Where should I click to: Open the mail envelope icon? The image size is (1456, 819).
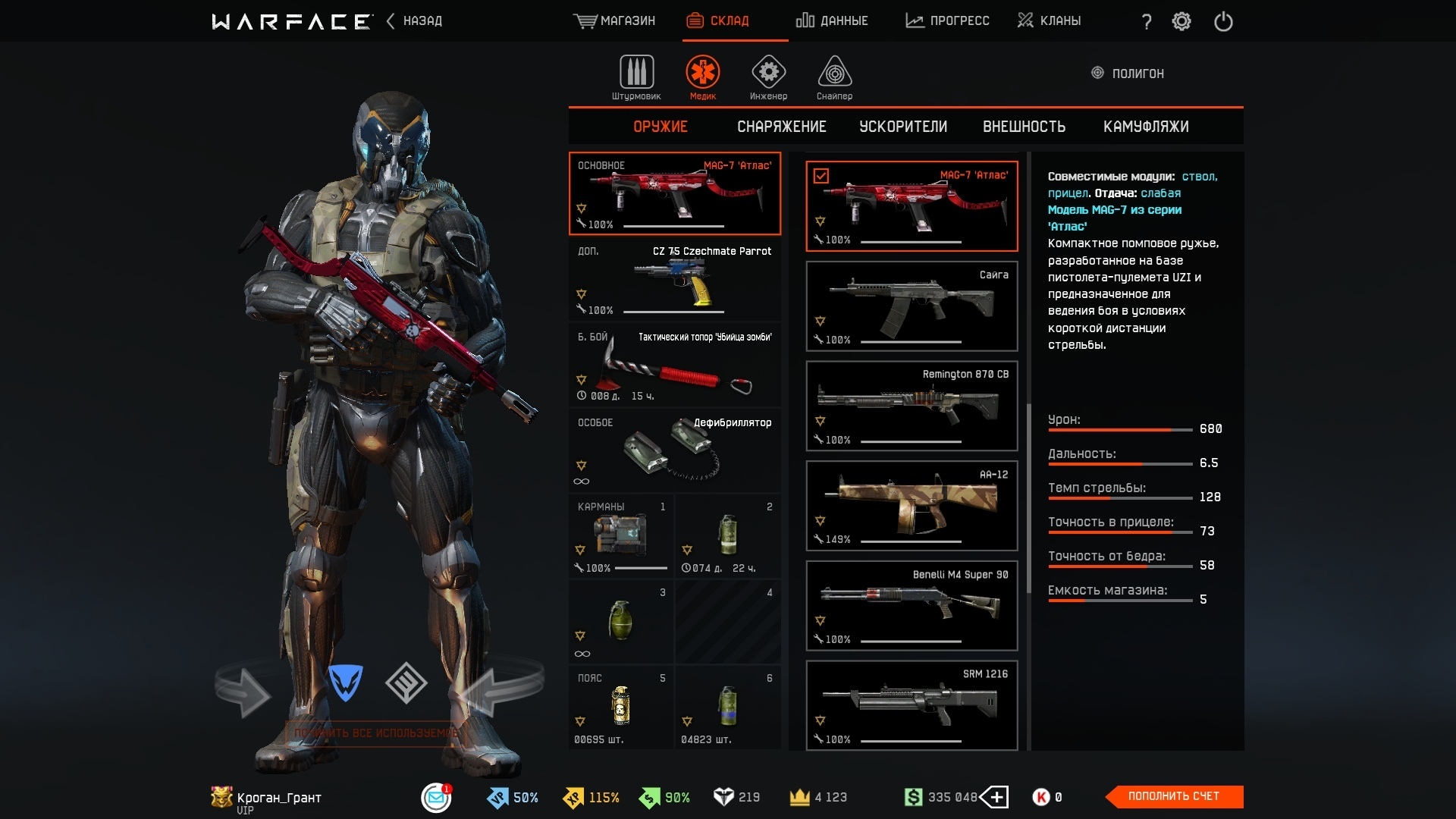[436, 797]
